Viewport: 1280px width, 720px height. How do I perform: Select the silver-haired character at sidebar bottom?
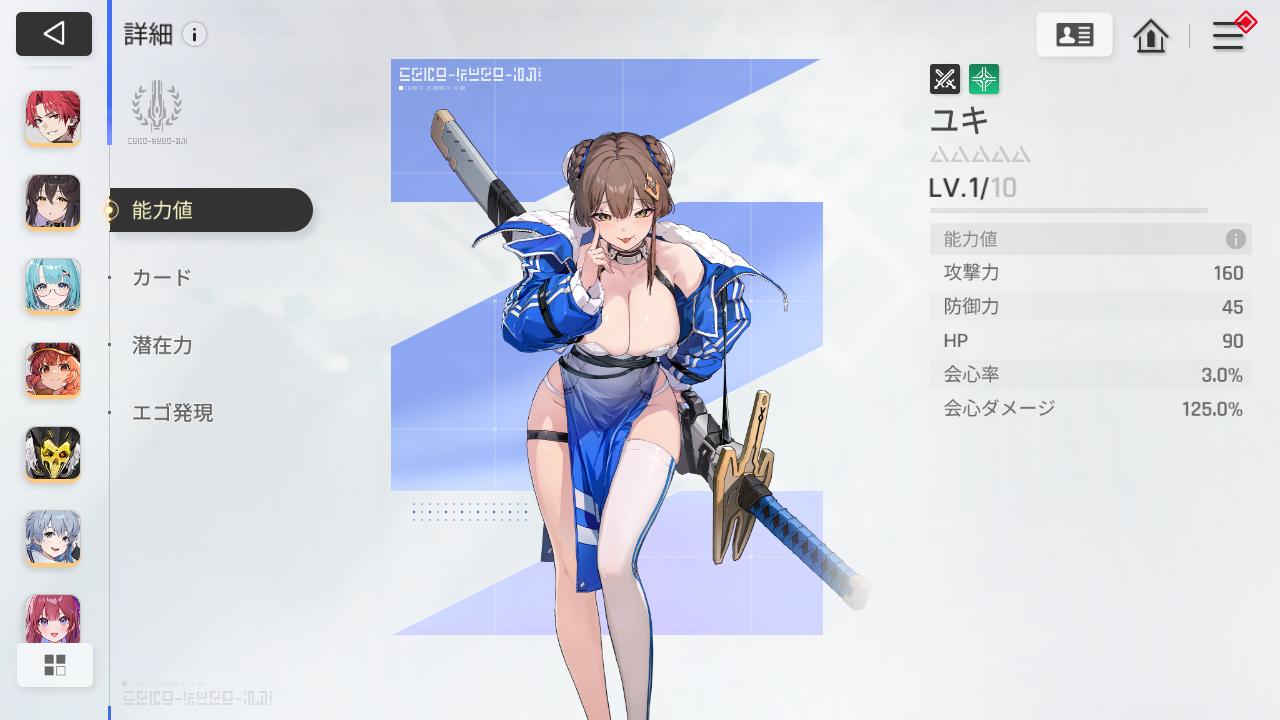(x=52, y=537)
